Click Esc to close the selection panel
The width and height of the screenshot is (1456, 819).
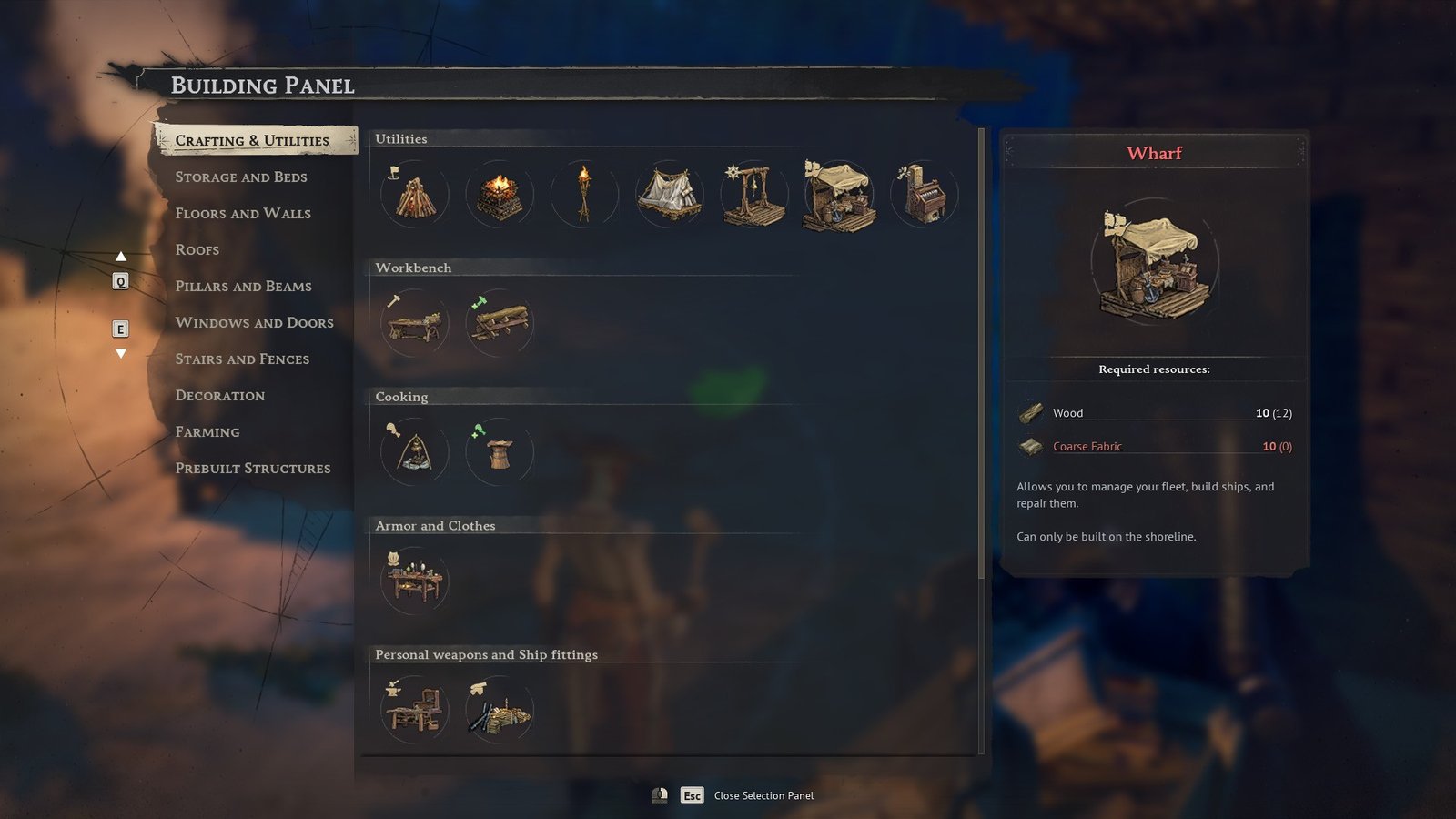[692, 794]
